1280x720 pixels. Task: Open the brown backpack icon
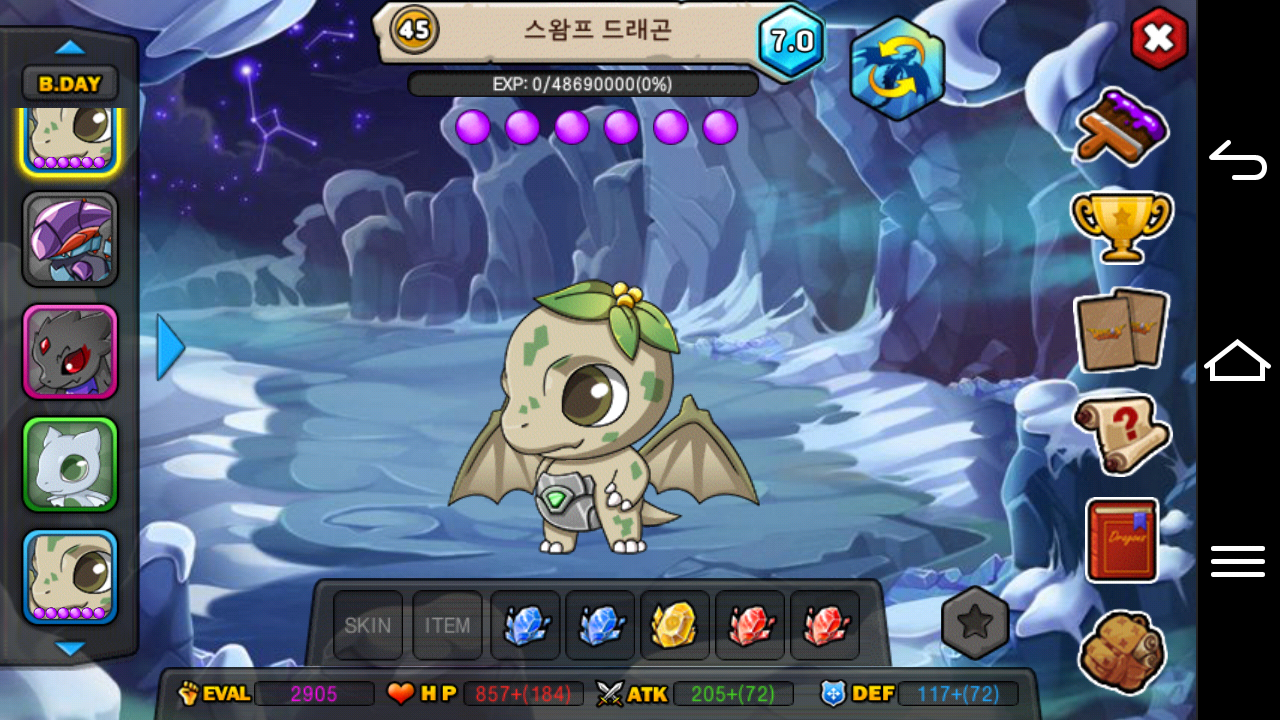click(1121, 650)
